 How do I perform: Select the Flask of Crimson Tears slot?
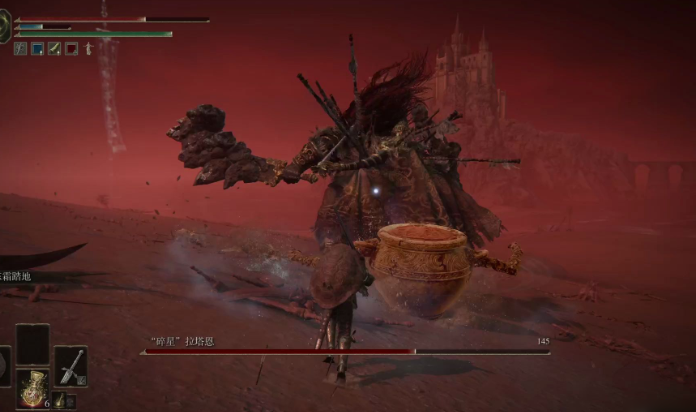(33, 388)
